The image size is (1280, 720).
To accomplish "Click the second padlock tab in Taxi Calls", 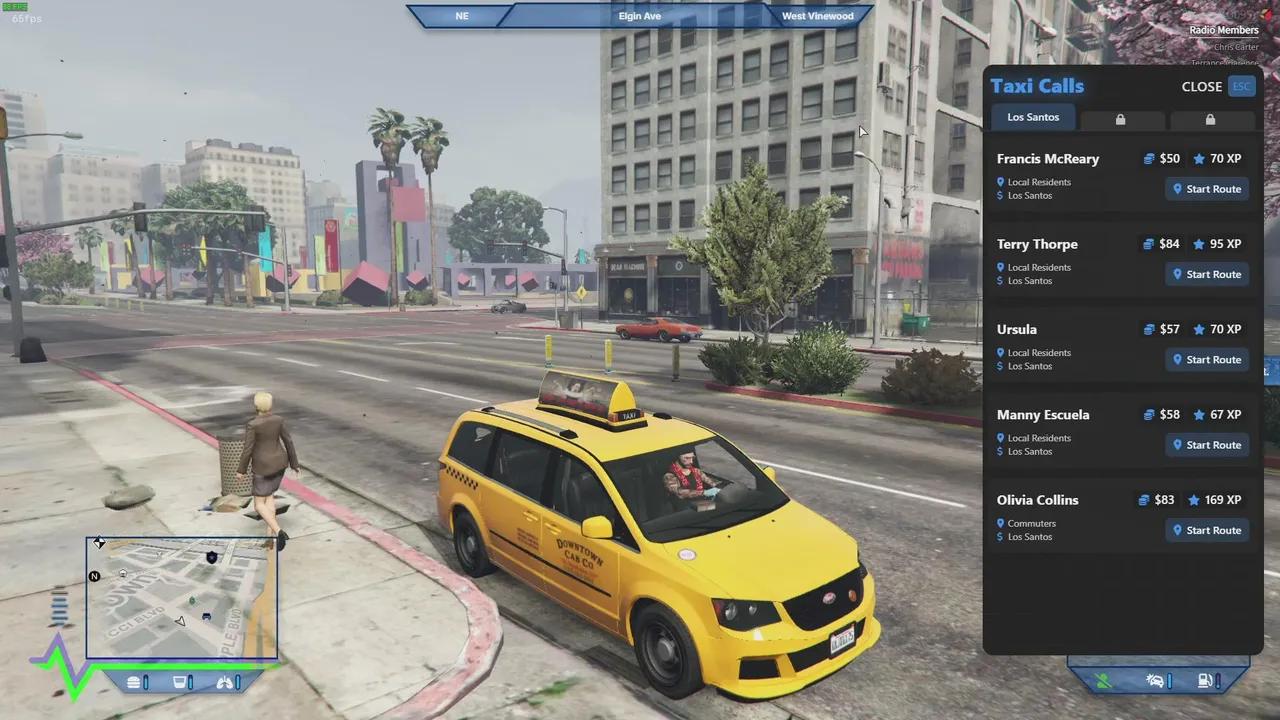I will pos(1210,119).
